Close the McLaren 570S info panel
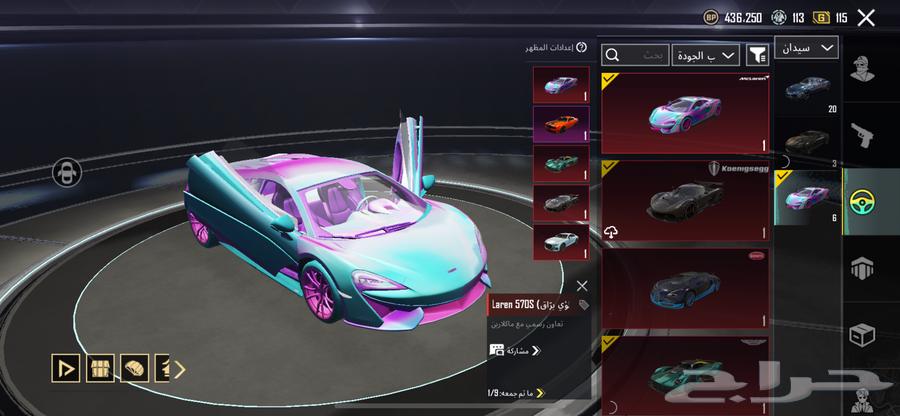Viewport: 900px width, 416px height. click(x=582, y=286)
